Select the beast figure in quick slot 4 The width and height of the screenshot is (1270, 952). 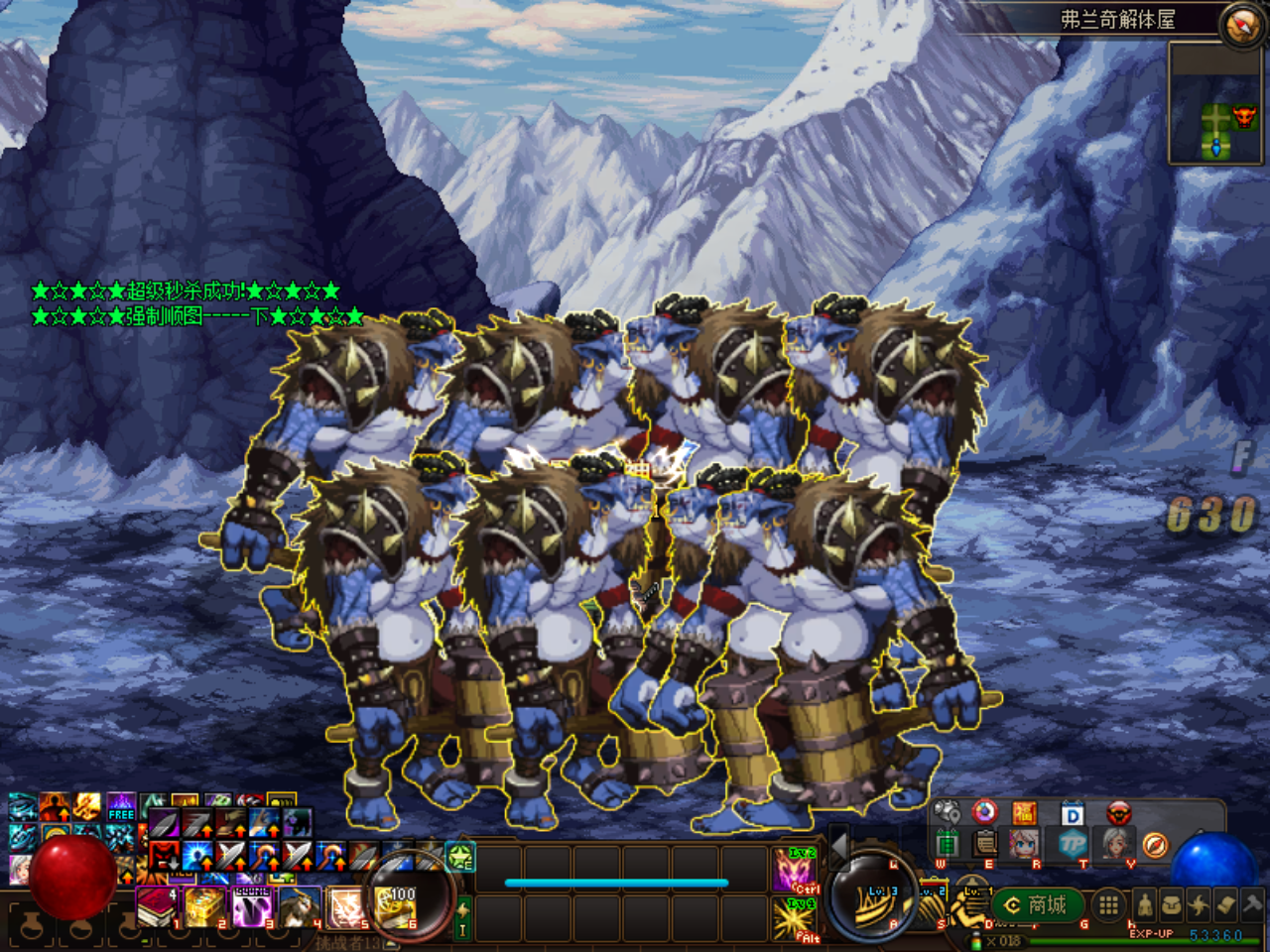coord(301,907)
